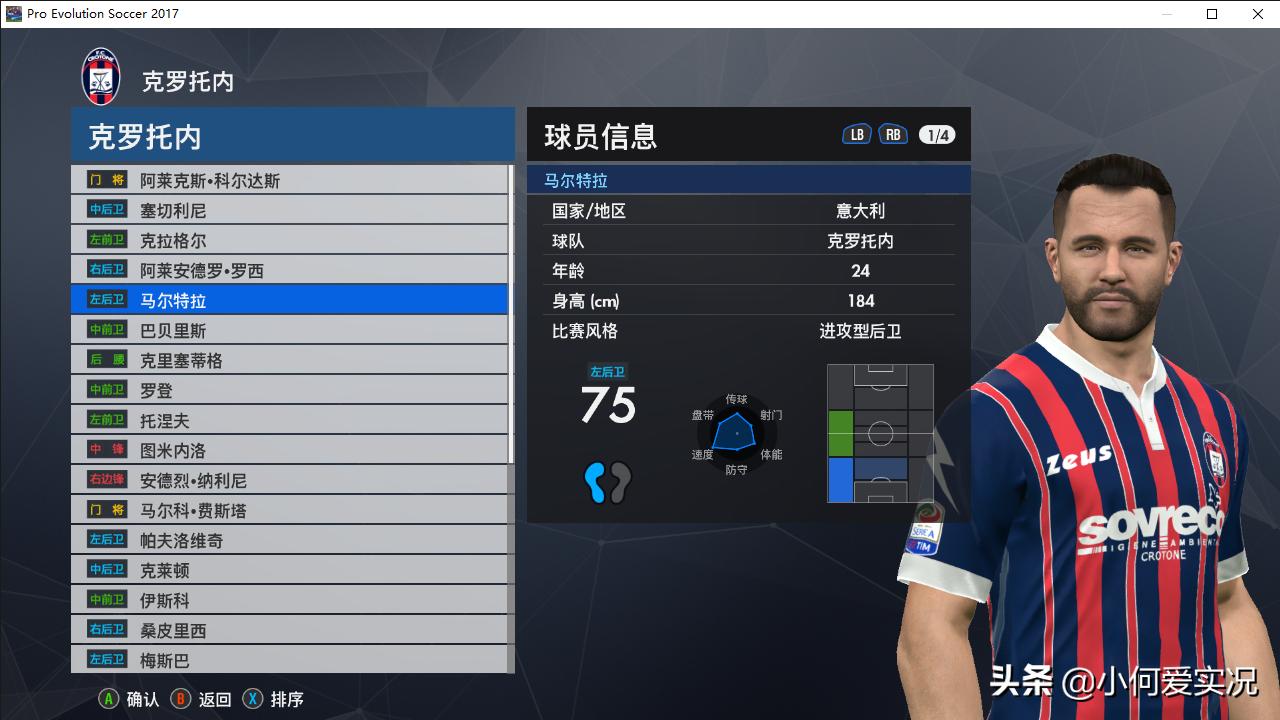Click the 门将 position badge for 阿莱克斯·科尔达斯
The height and width of the screenshot is (720, 1280).
point(105,179)
